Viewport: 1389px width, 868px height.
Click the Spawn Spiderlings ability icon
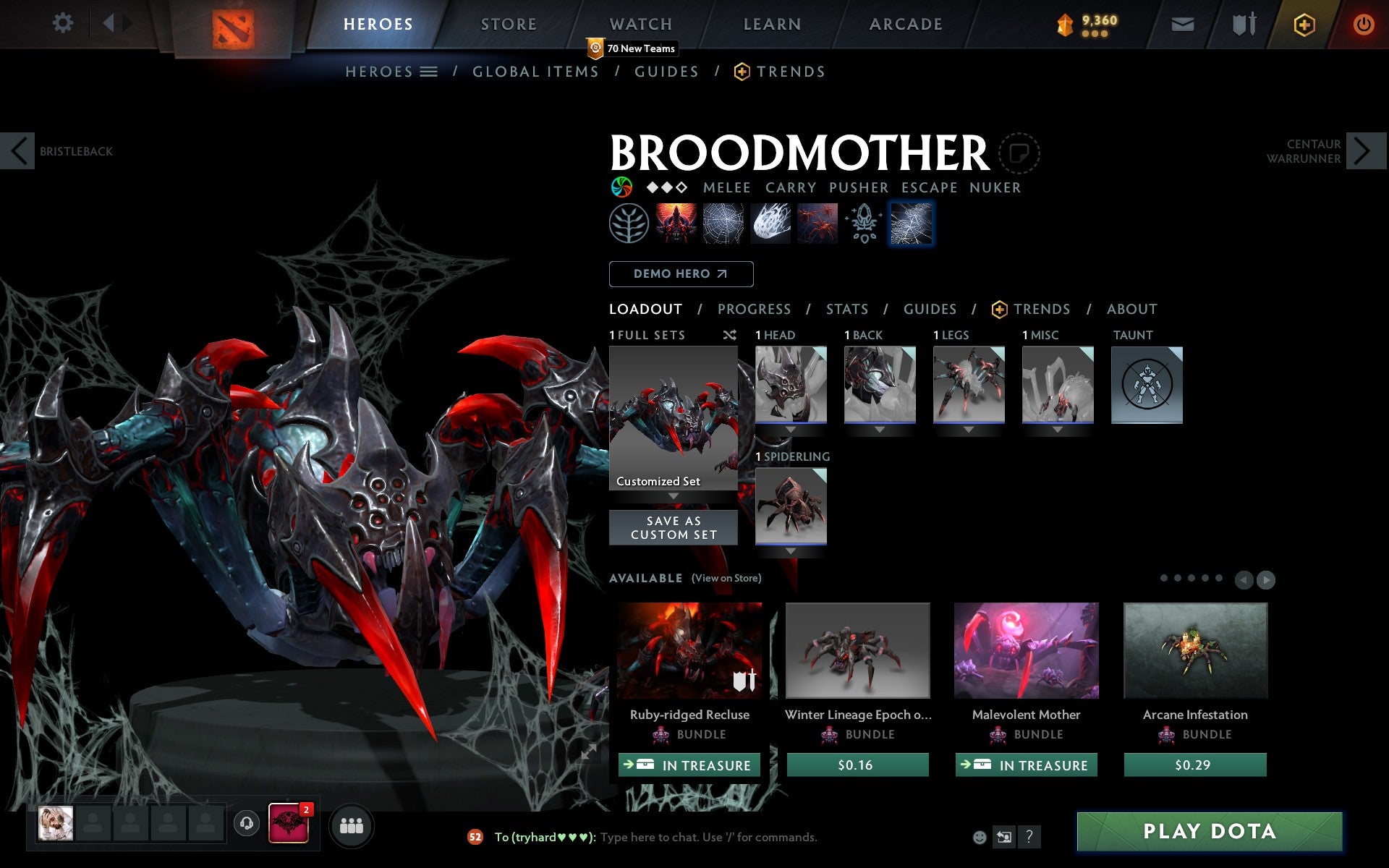(816, 224)
